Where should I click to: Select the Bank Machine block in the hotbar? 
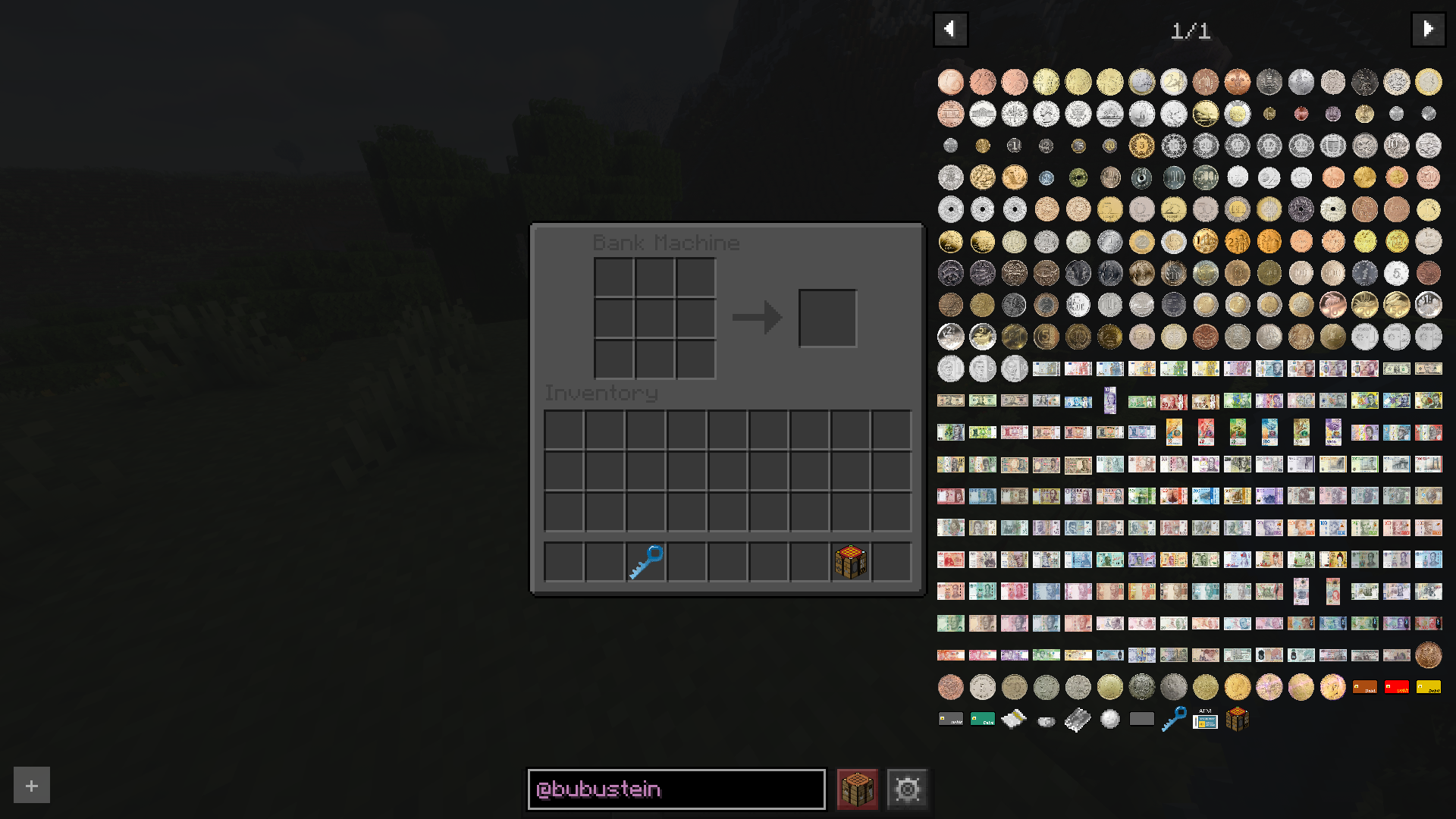pos(850,560)
